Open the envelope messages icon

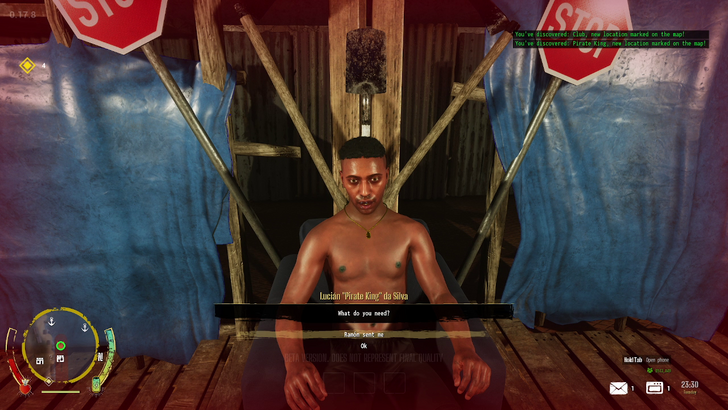[618, 388]
